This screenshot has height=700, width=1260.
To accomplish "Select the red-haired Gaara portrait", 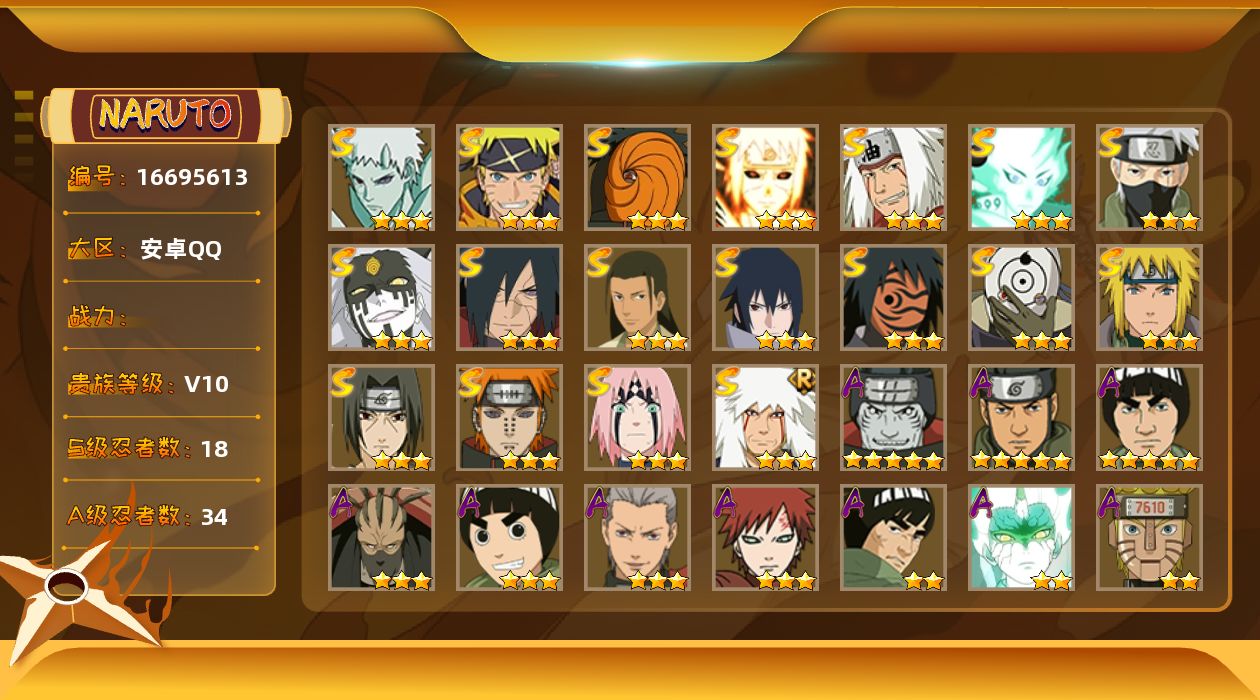I will click(x=765, y=537).
